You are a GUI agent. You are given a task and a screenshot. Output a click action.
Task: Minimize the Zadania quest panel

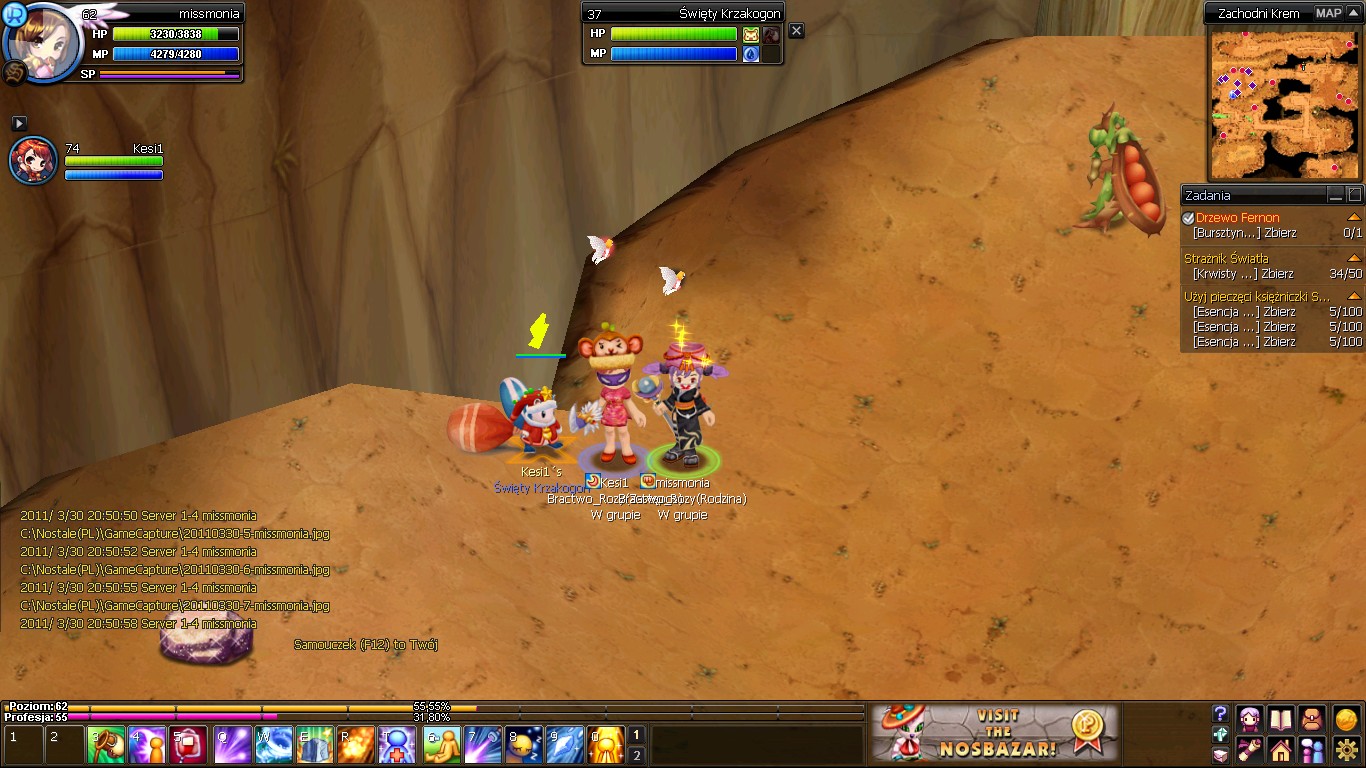[1335, 195]
